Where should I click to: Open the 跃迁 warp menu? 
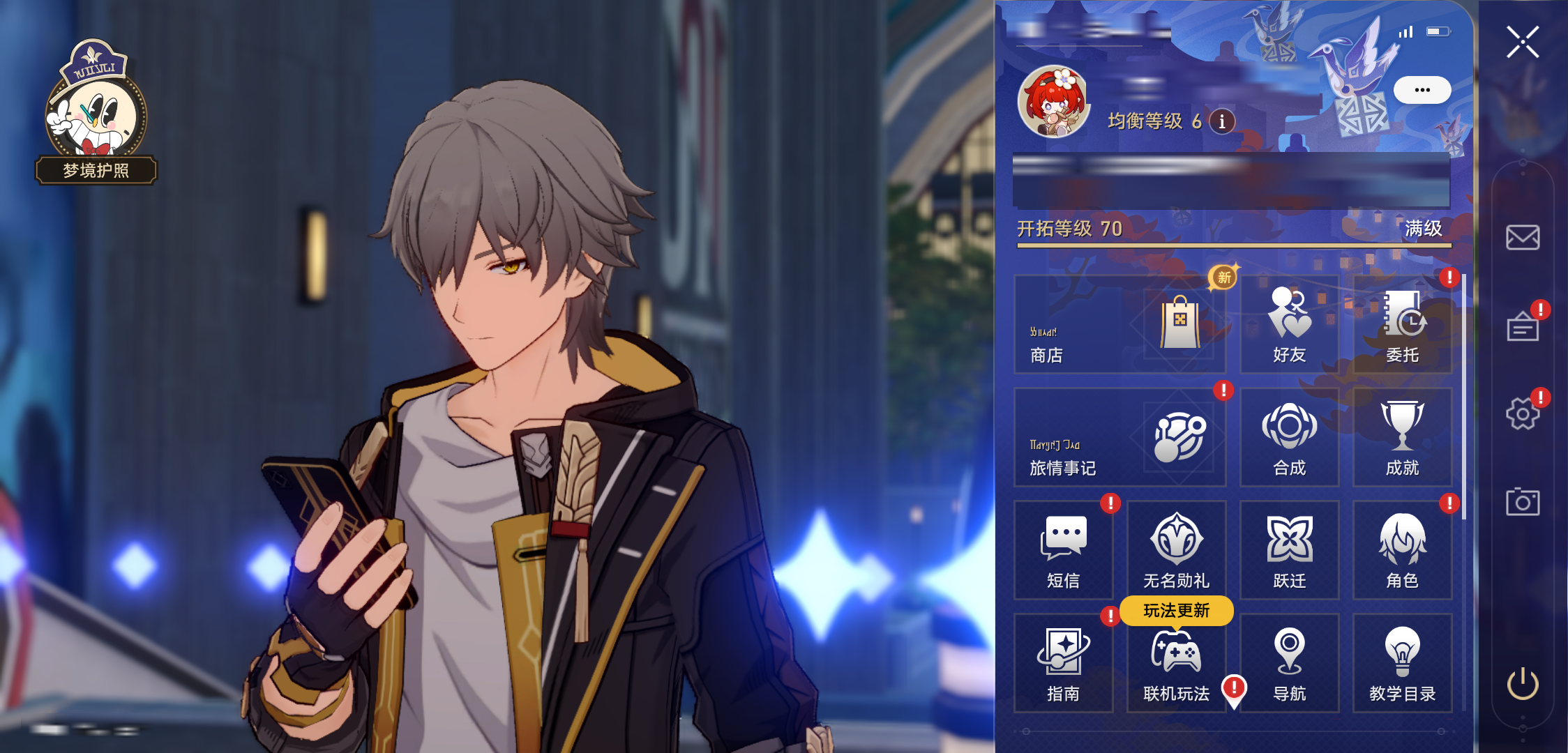point(1289,550)
